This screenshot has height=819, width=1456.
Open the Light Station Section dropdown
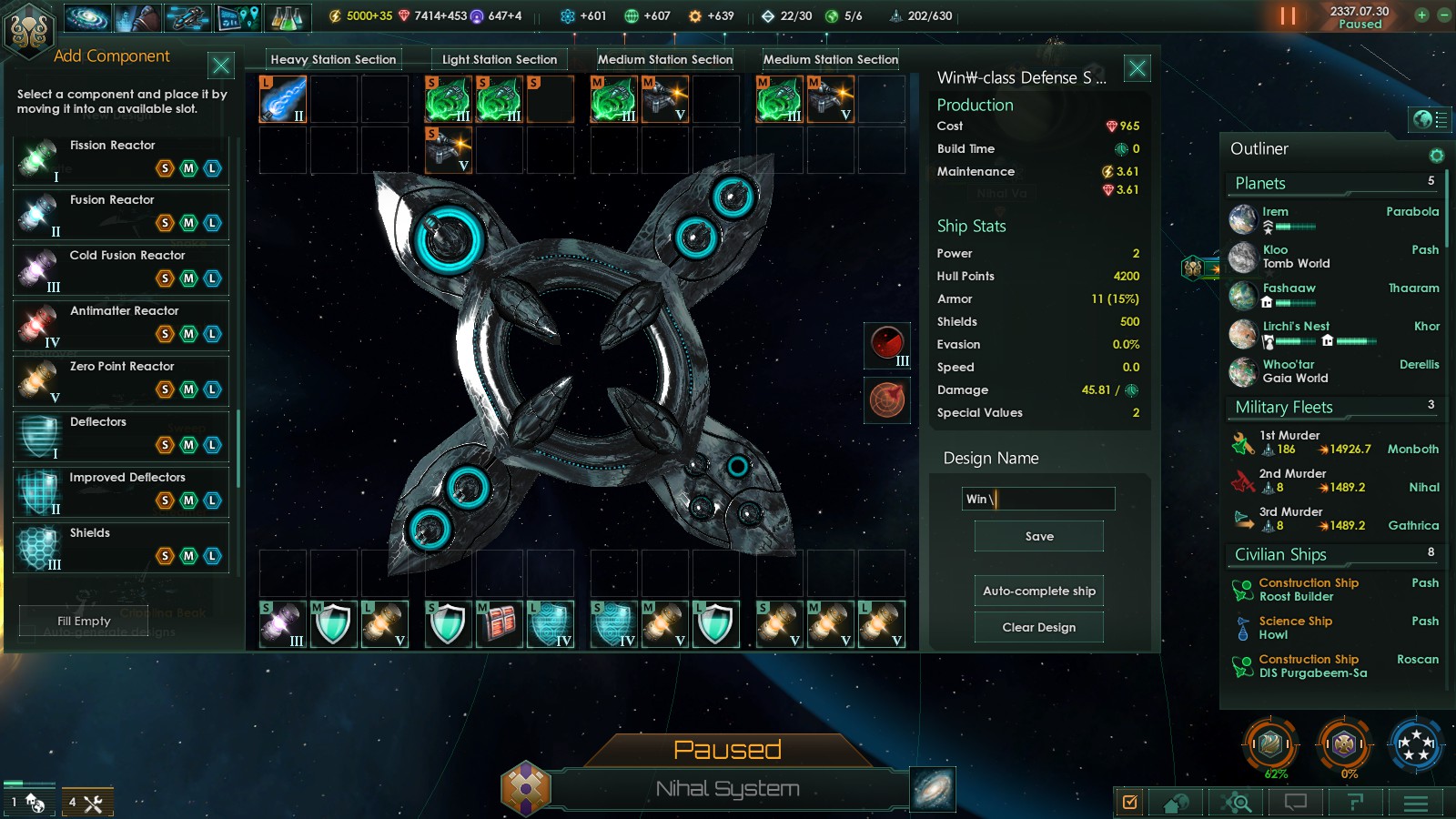[x=500, y=59]
